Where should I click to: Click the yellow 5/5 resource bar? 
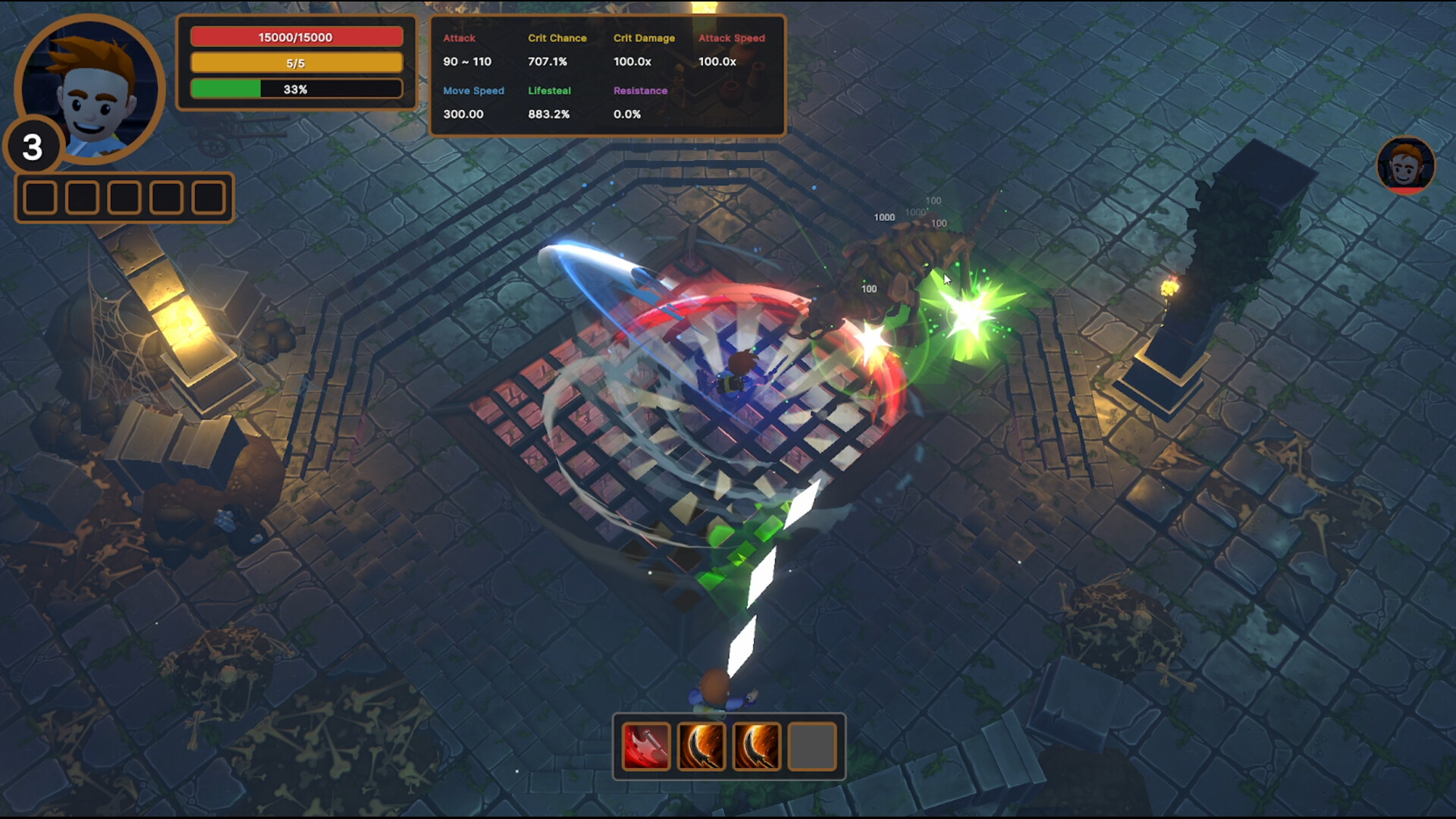296,63
